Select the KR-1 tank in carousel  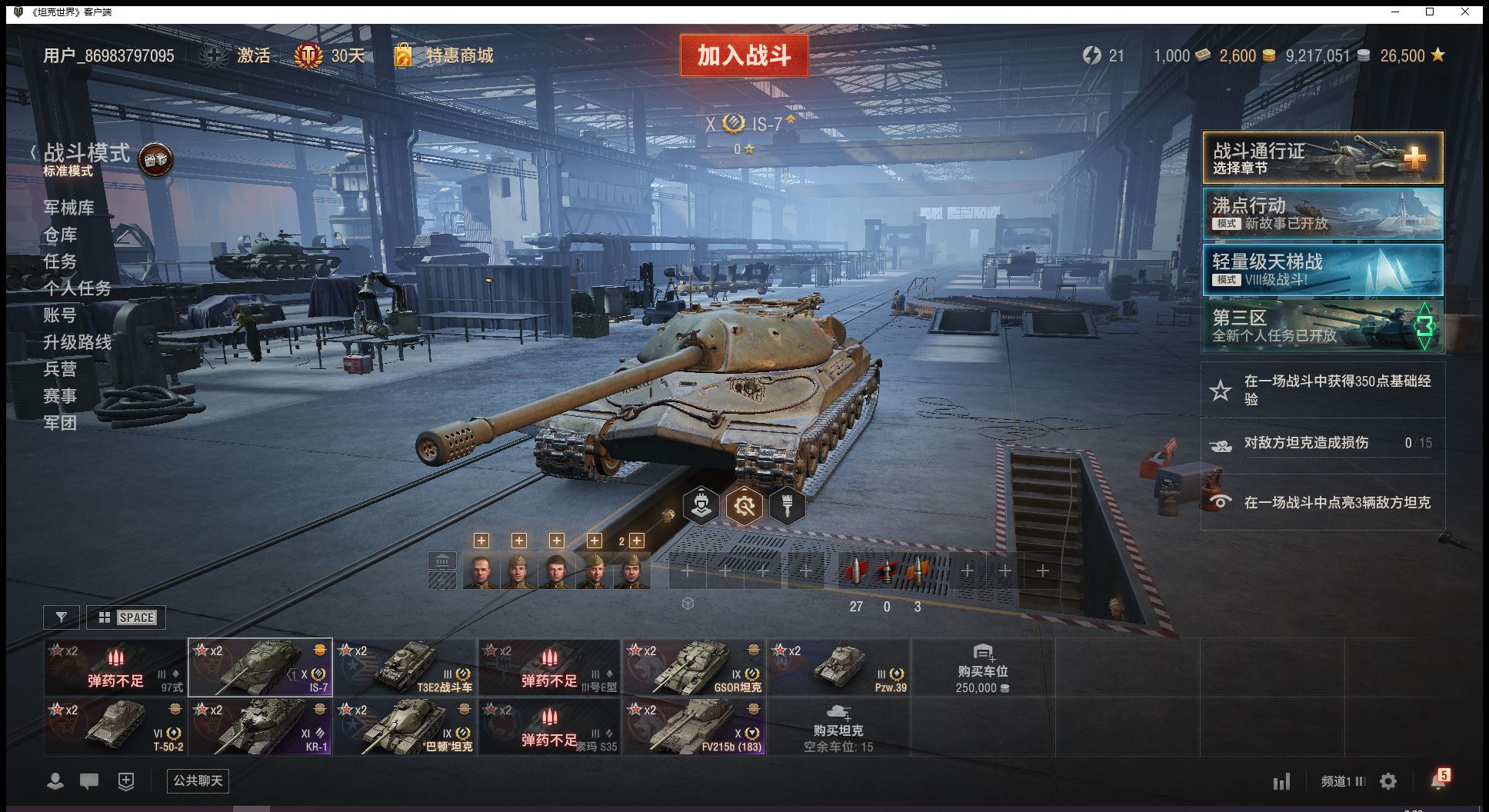pyautogui.click(x=261, y=727)
